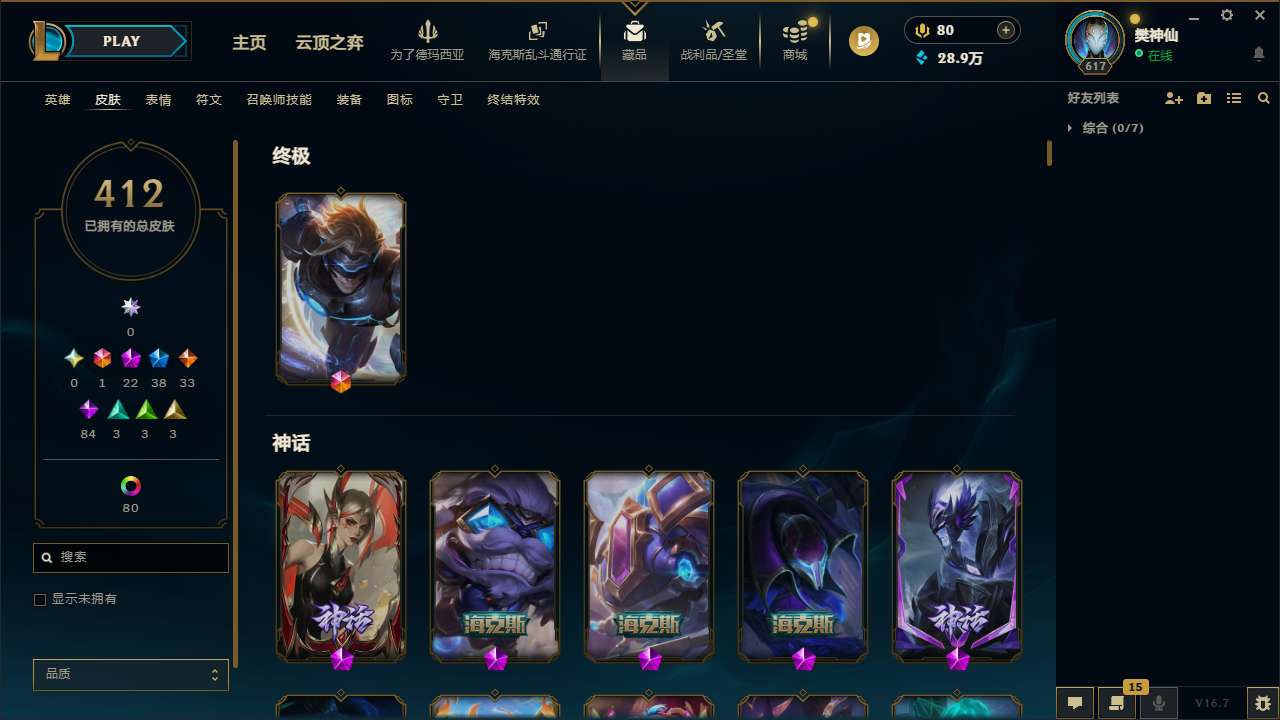
Task: Open the friend list search icon
Action: (1264, 98)
